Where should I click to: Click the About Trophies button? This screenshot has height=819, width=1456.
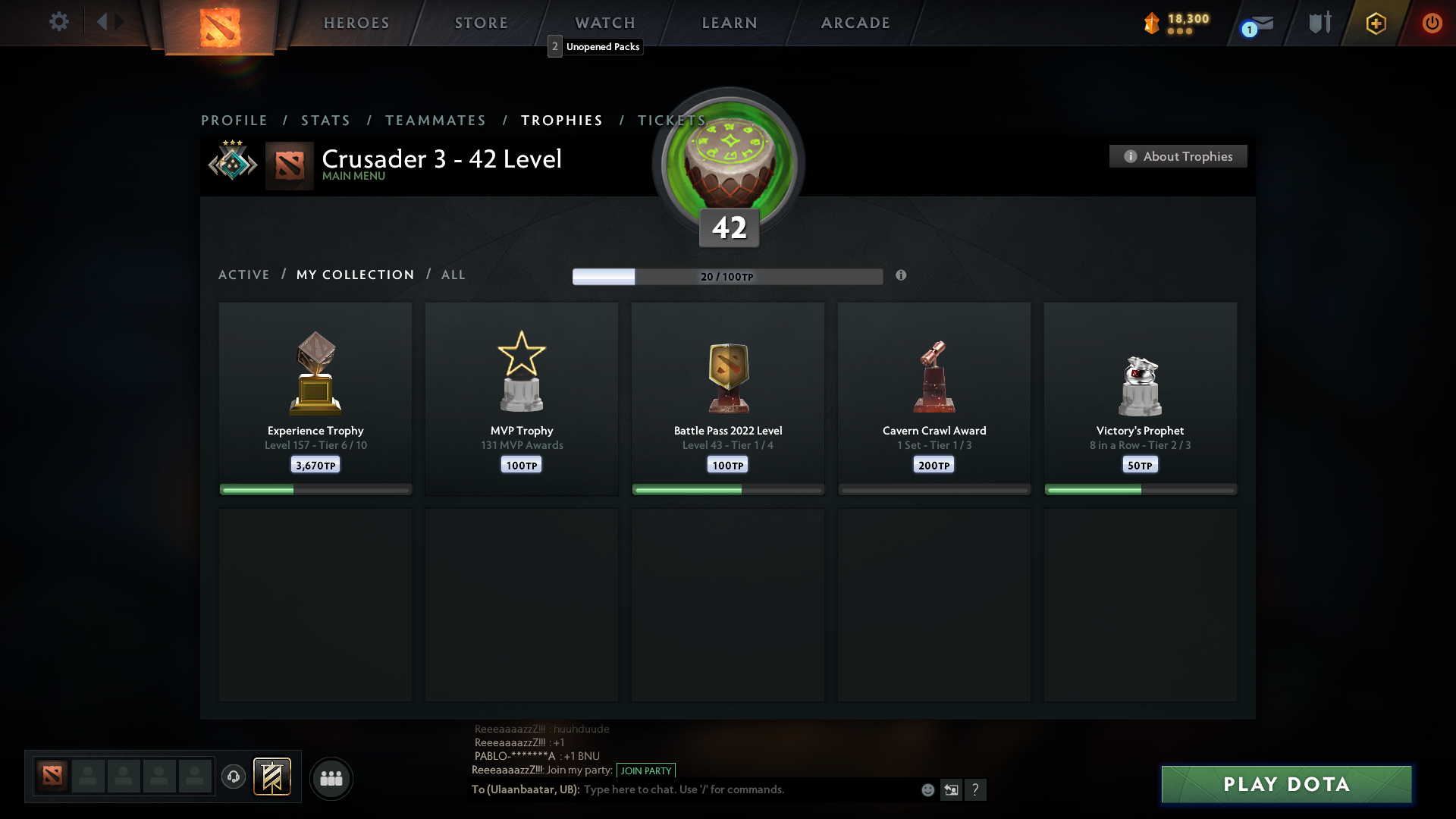1178,156
